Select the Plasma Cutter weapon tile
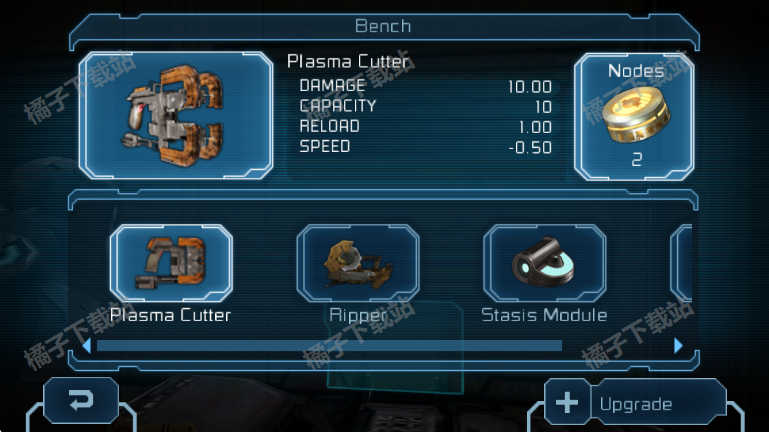This screenshot has height=432, width=769. [171, 263]
